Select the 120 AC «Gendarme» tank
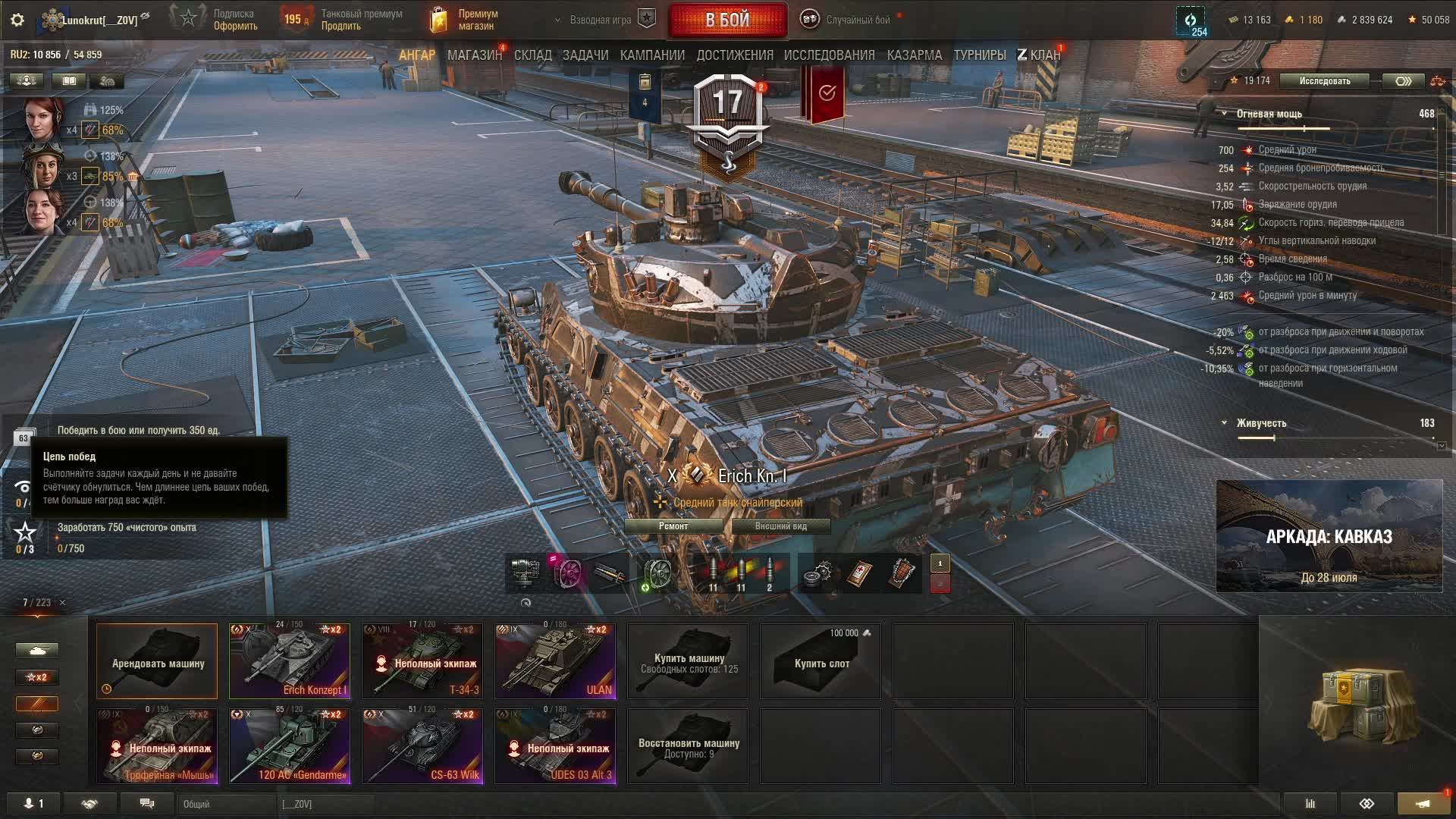This screenshot has width=1456, height=819. click(290, 746)
